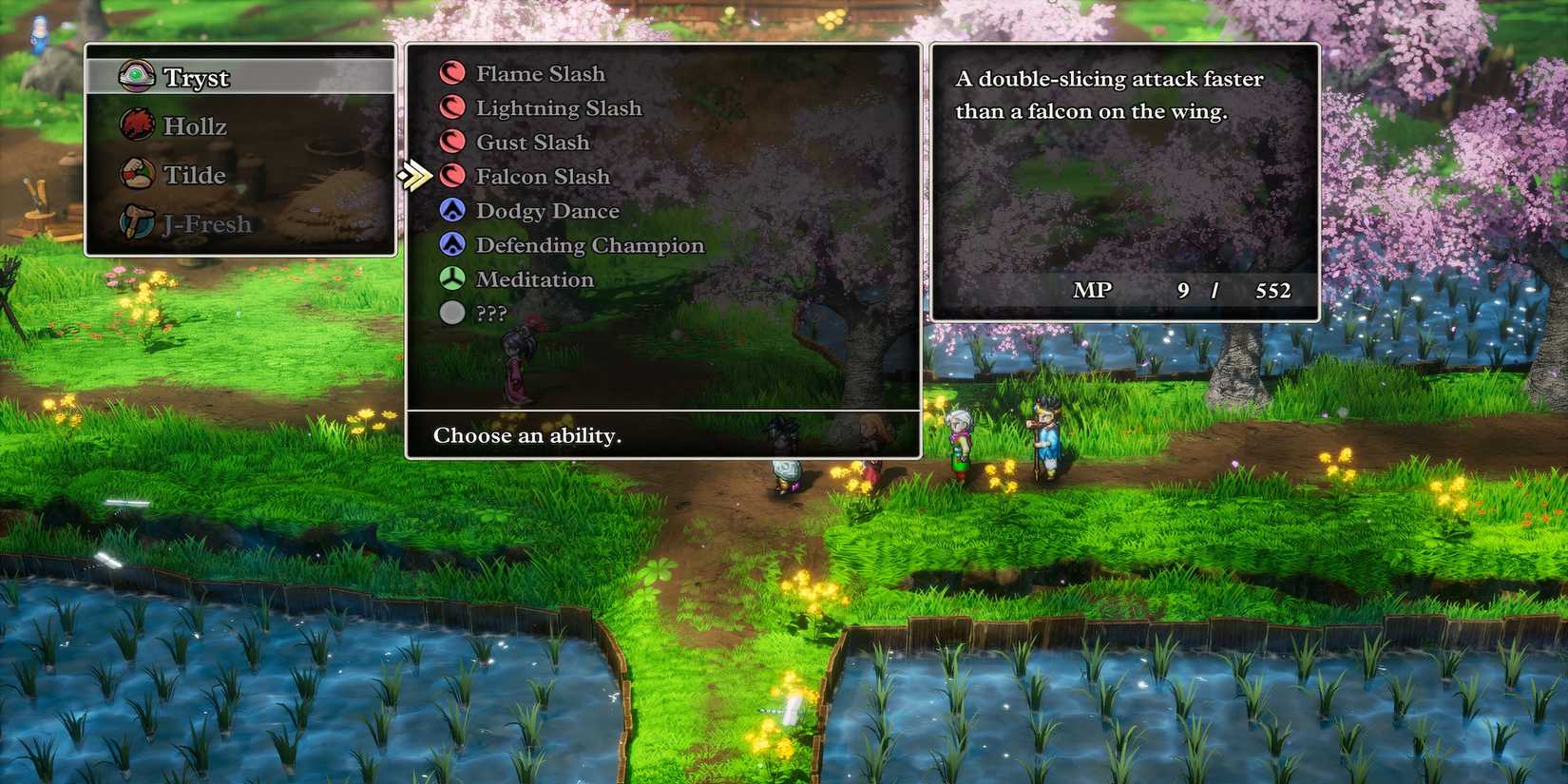The height and width of the screenshot is (784, 1568).
Task: Click the blue Dodgy Dance icon
Action: [453, 210]
